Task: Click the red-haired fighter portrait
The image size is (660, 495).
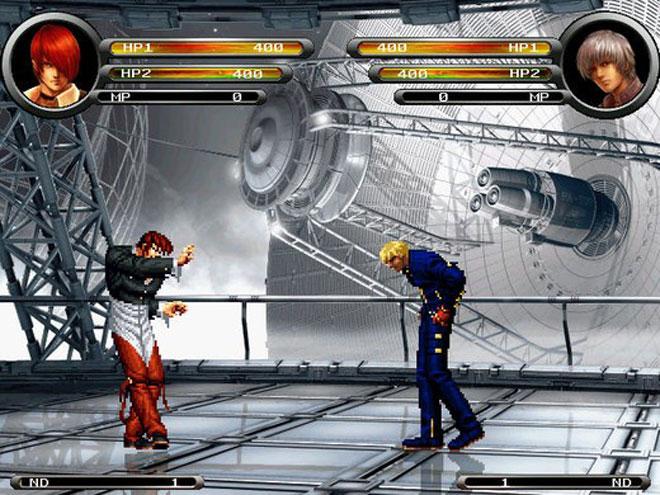Action: coord(52,62)
